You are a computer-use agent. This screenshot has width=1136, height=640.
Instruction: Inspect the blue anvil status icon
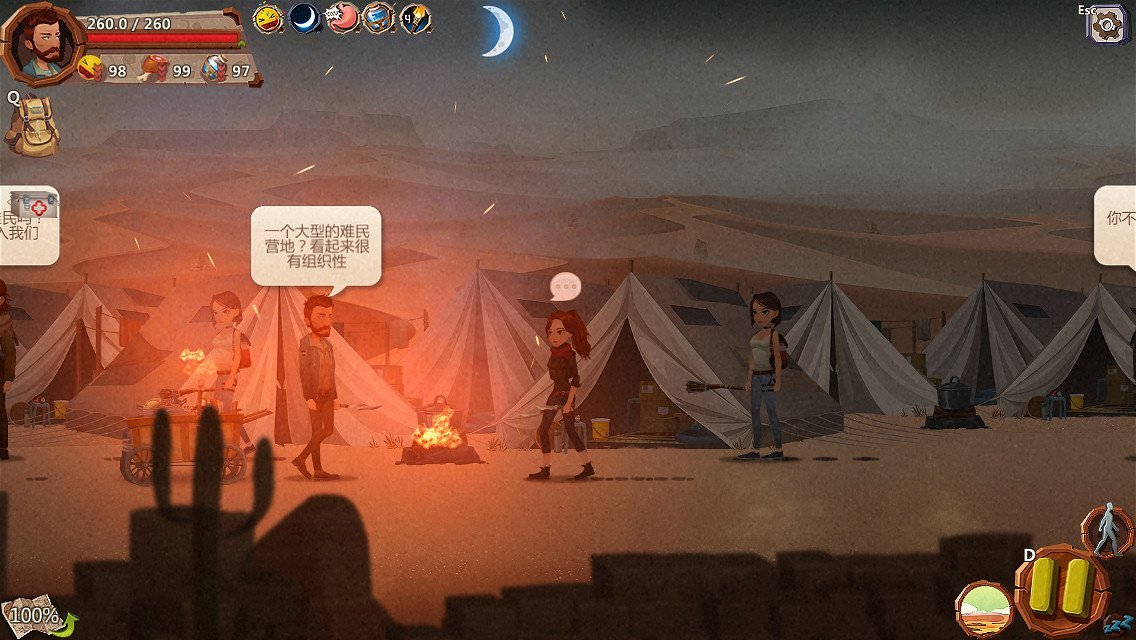coord(379,18)
